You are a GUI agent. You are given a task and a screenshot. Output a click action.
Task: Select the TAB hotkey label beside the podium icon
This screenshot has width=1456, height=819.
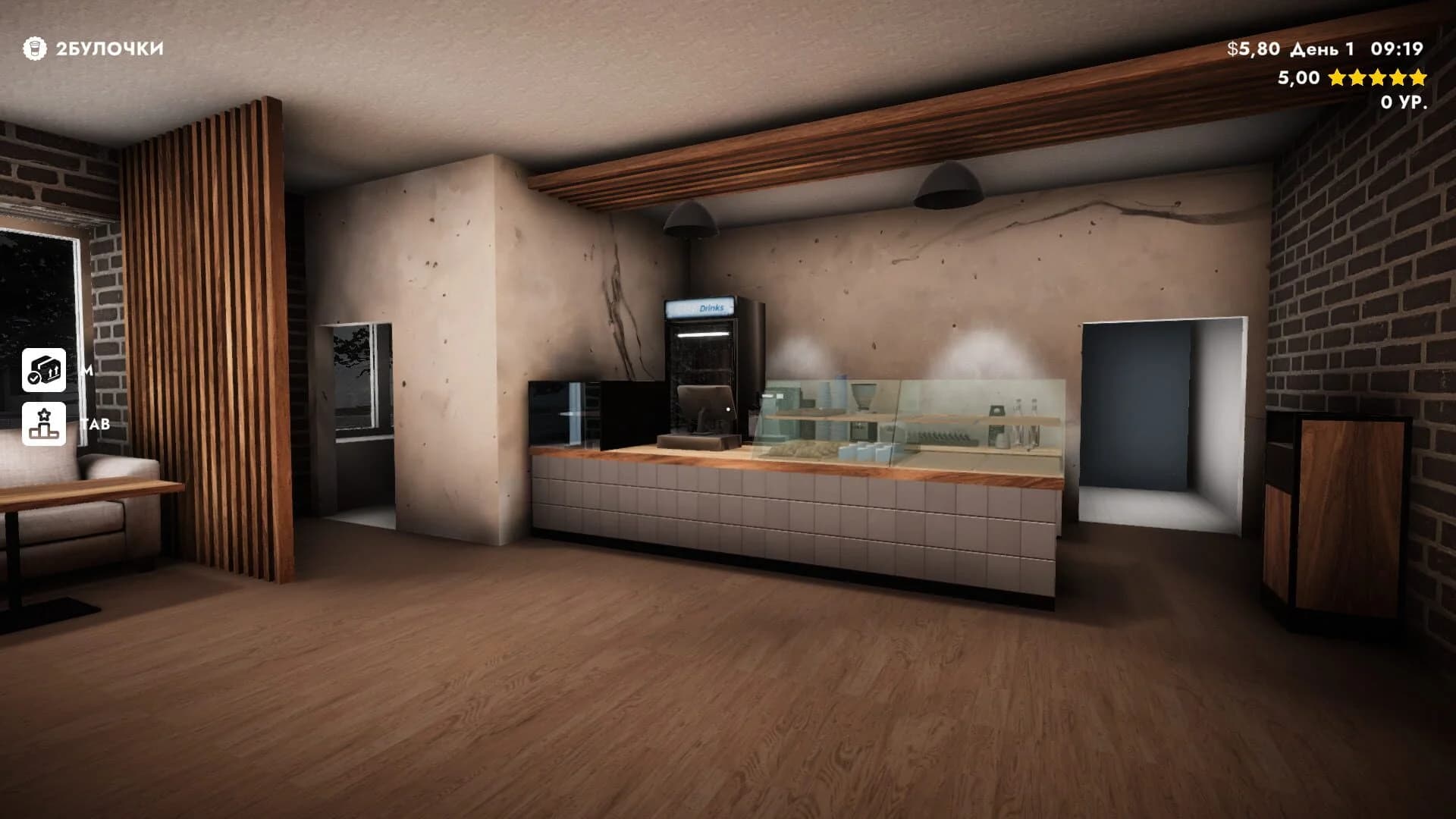pos(95,424)
